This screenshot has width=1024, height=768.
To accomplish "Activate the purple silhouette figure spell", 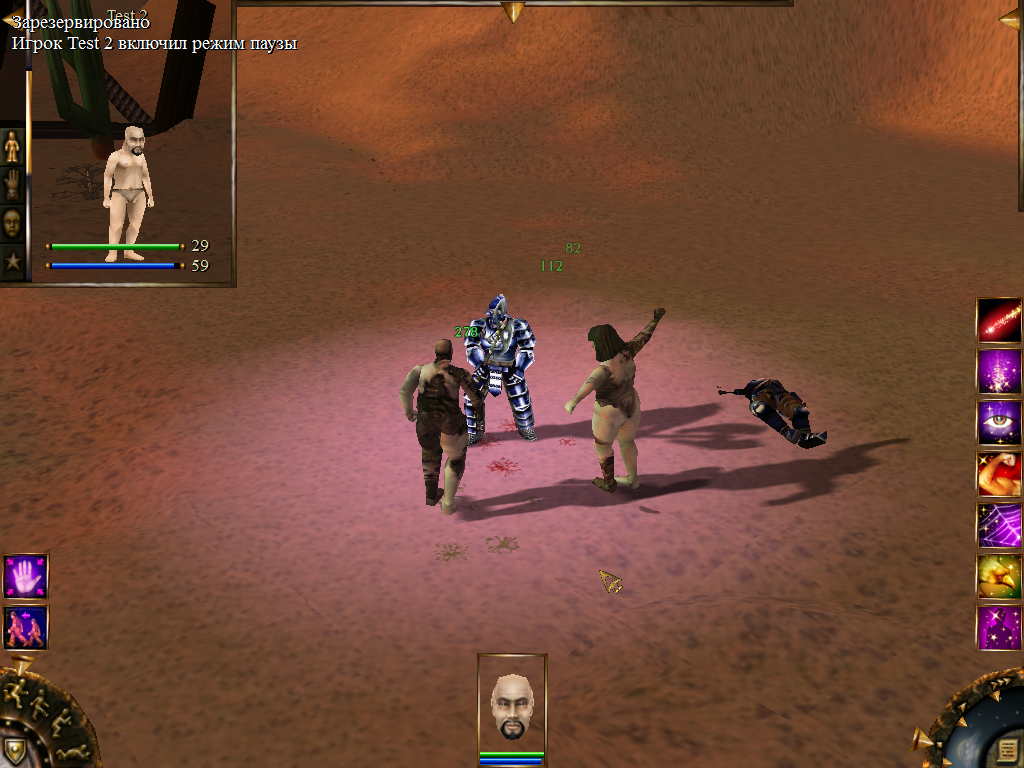I will (x=999, y=627).
